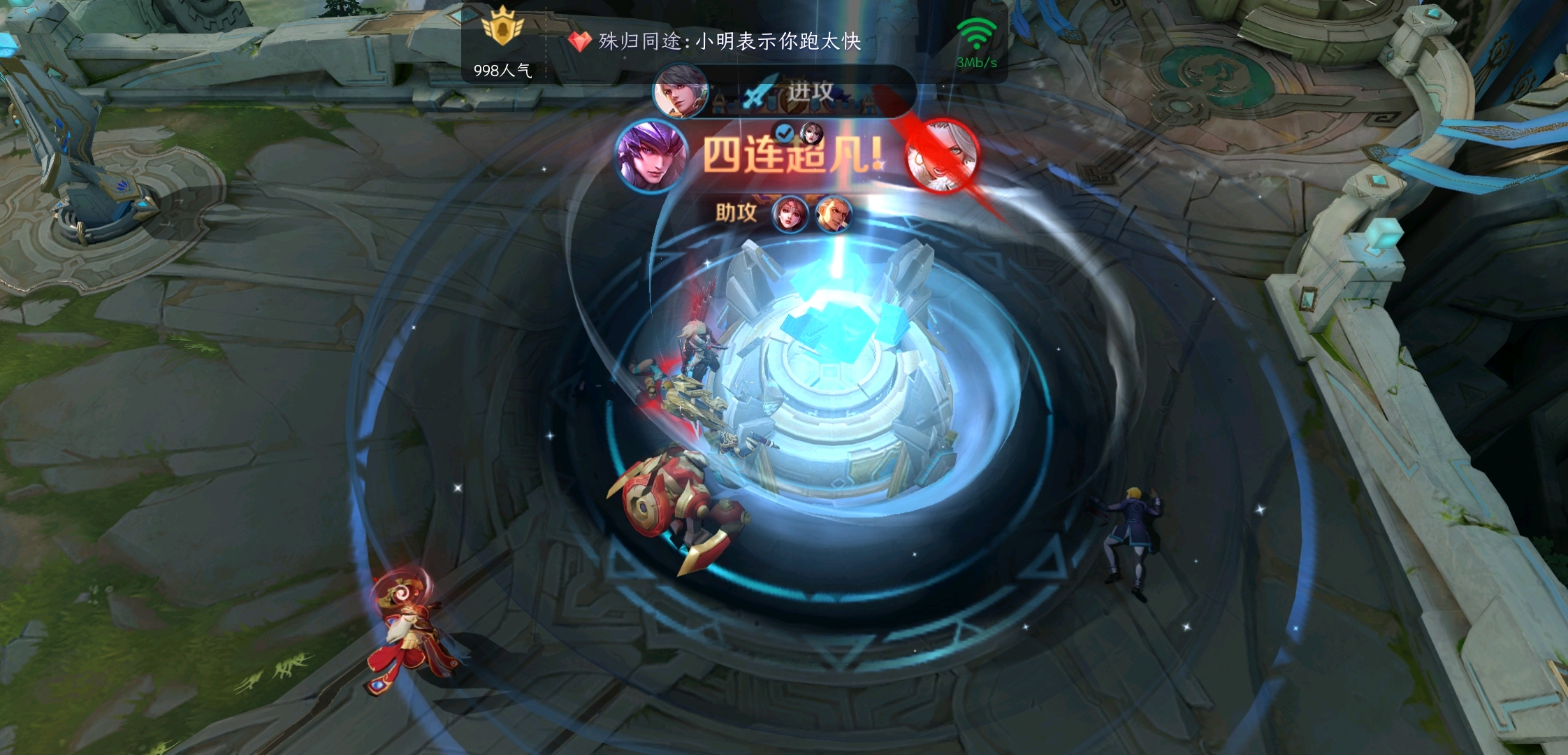Expand the 998人气 popularity display
The height and width of the screenshot is (755, 1568).
coord(501,70)
